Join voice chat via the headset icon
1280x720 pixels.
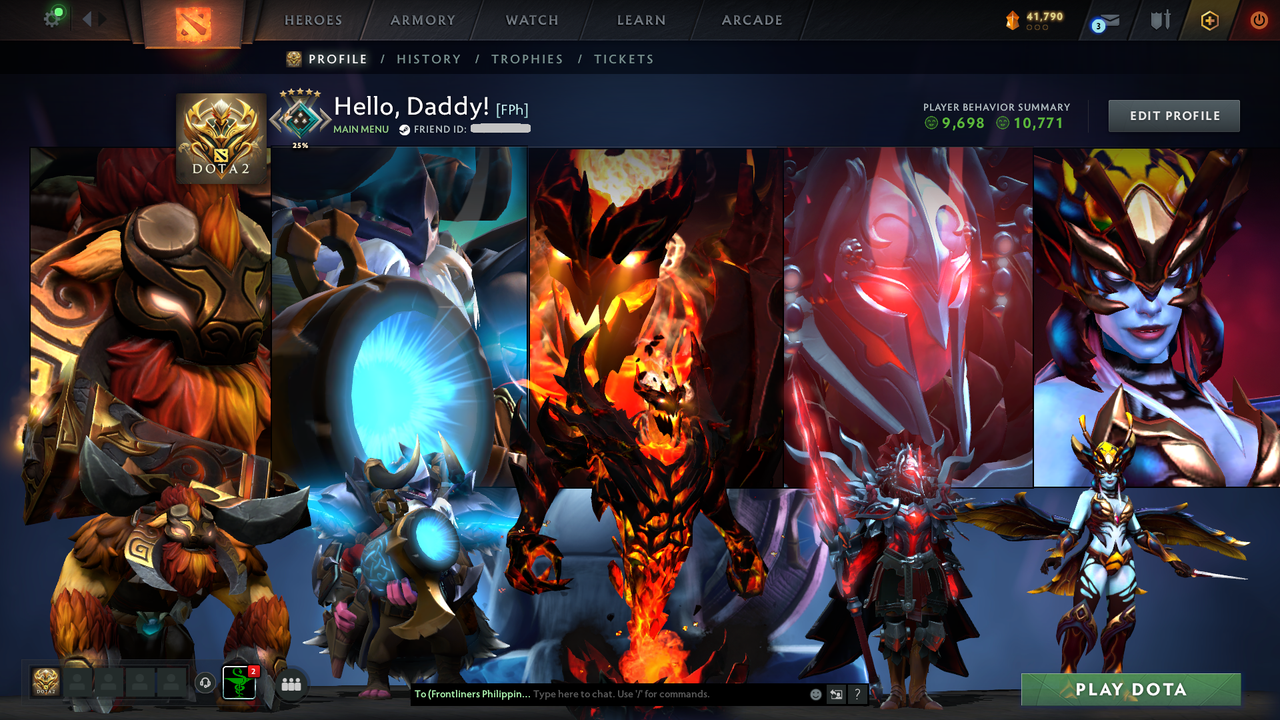[205, 684]
